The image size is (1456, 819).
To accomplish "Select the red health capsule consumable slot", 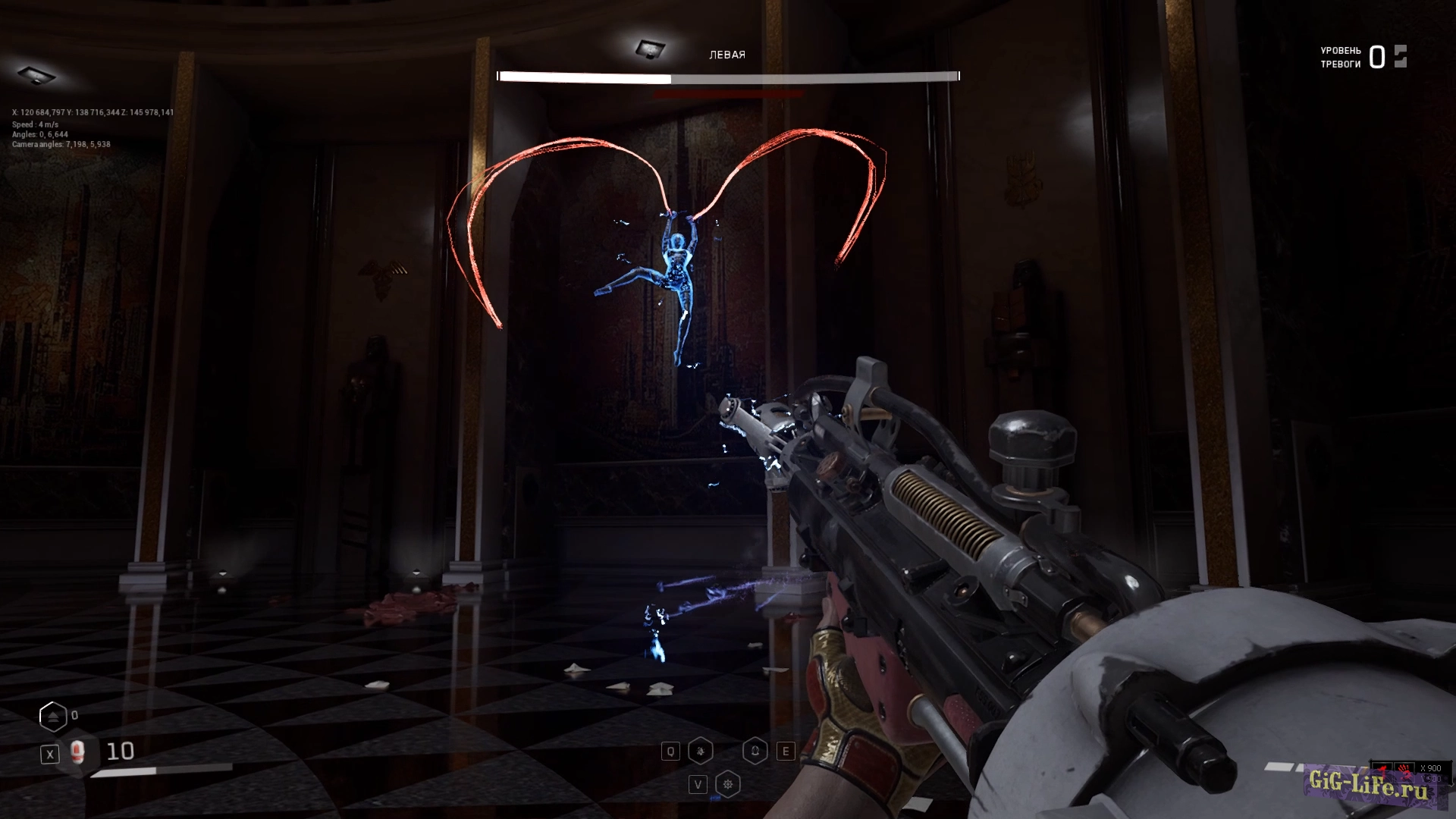I will click(76, 752).
